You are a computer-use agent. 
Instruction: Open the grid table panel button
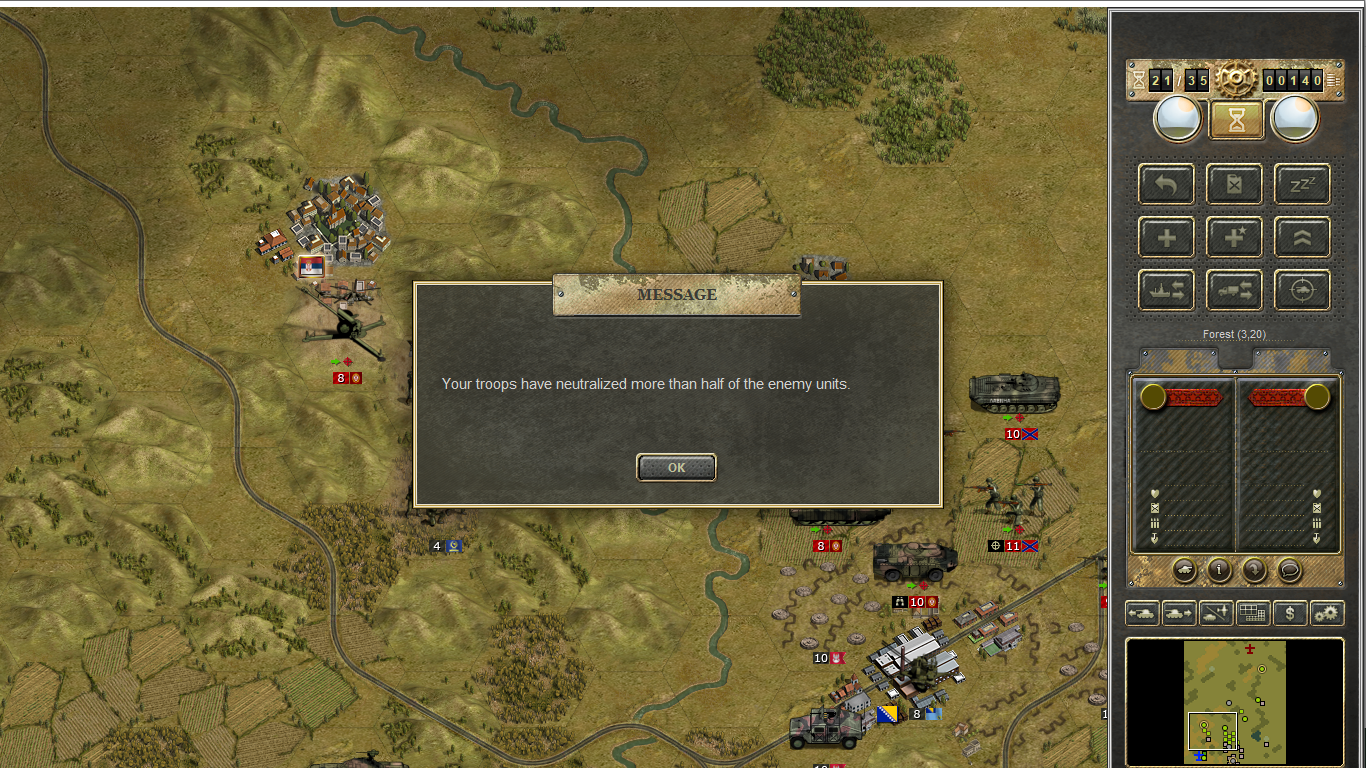1252,612
